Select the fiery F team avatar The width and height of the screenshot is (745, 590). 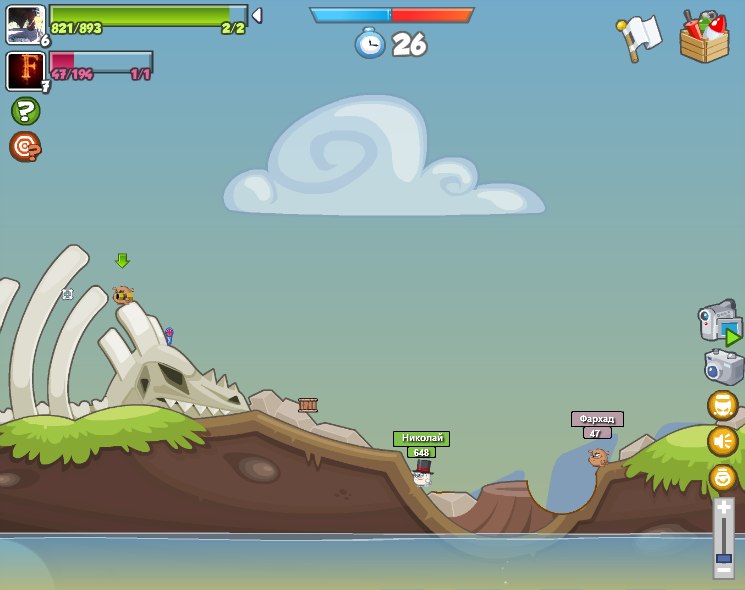click(25, 71)
